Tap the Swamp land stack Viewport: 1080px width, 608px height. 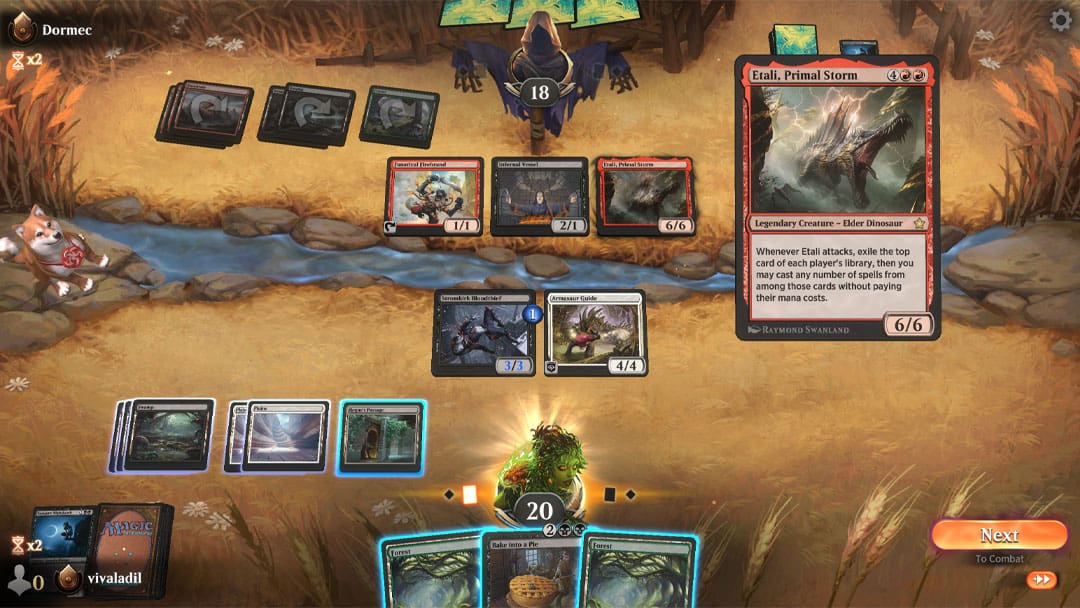[x=166, y=435]
